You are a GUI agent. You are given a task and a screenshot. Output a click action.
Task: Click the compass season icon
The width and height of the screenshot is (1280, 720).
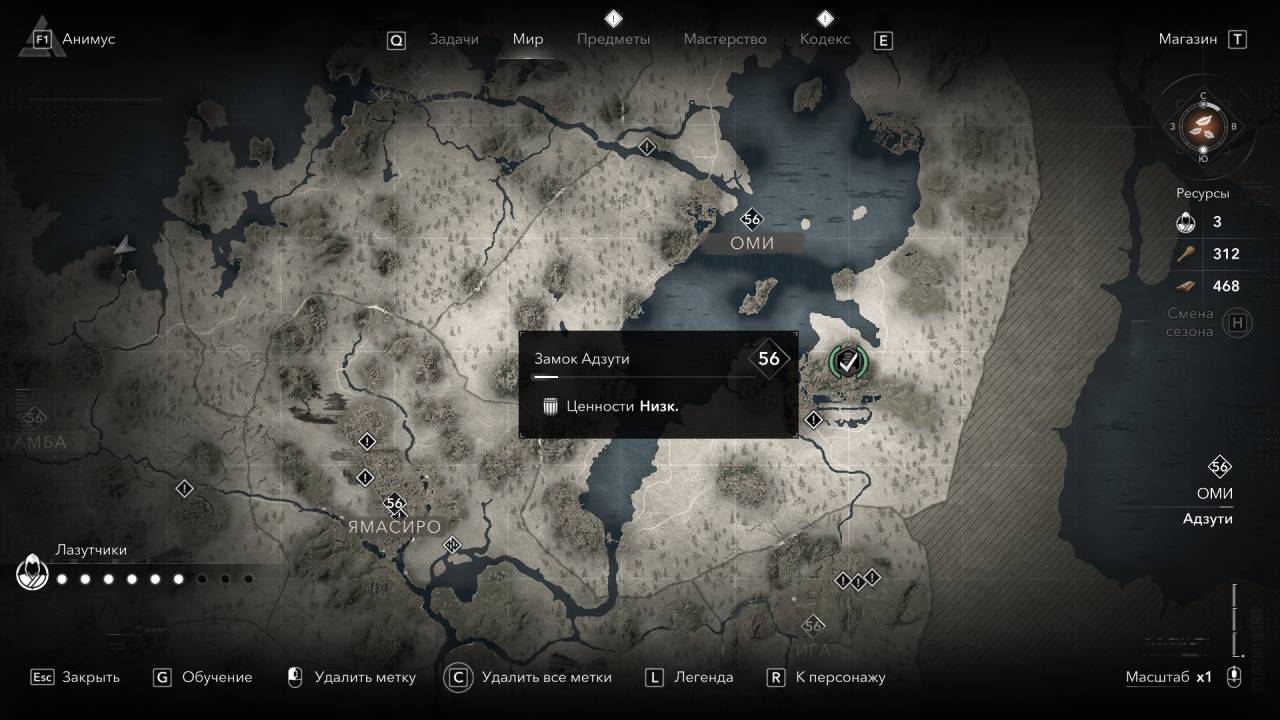1203,126
